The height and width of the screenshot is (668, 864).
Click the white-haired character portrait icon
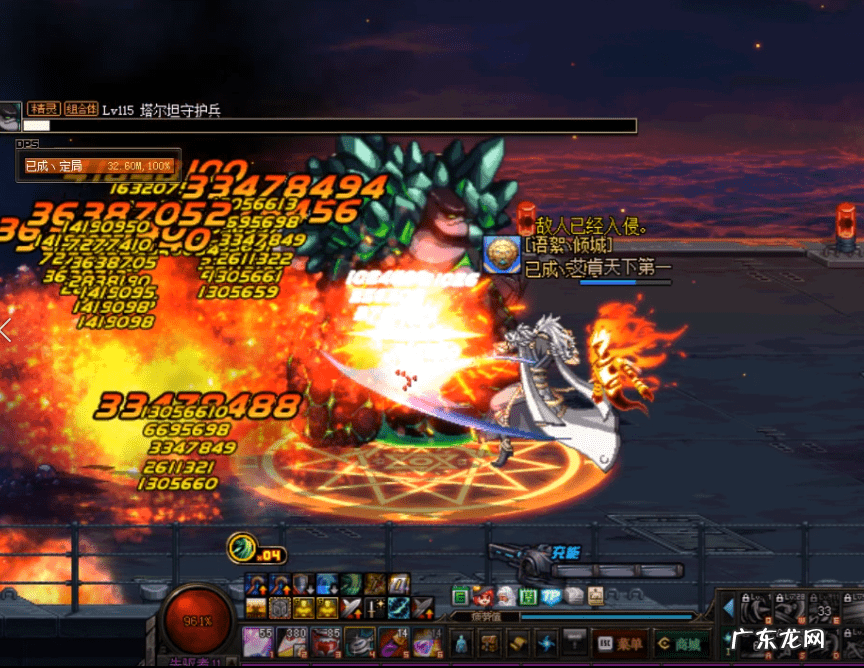pos(506,596)
